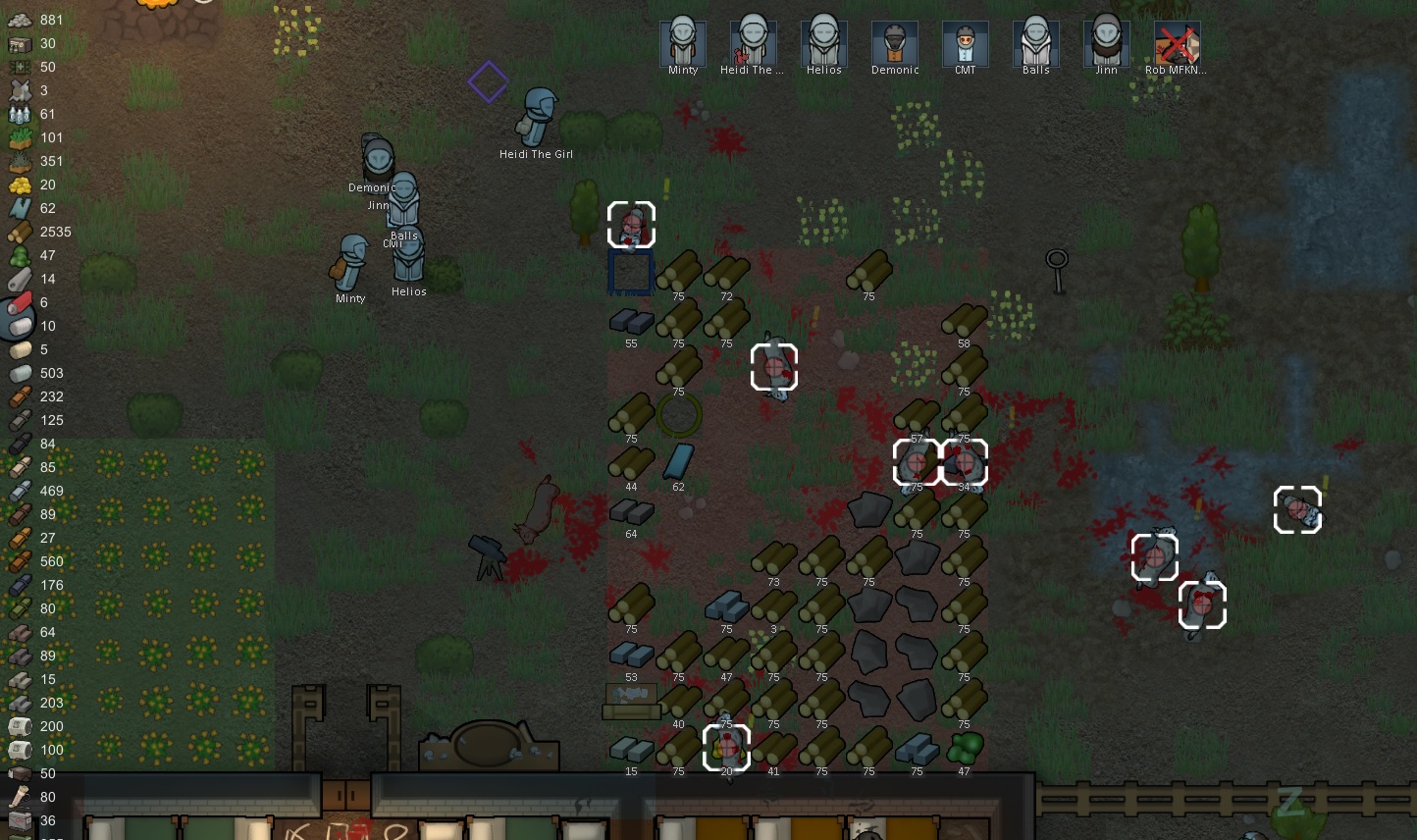Select the enemy inside the white targeting brackets
This screenshot has height=840, width=1417.
(x=773, y=368)
